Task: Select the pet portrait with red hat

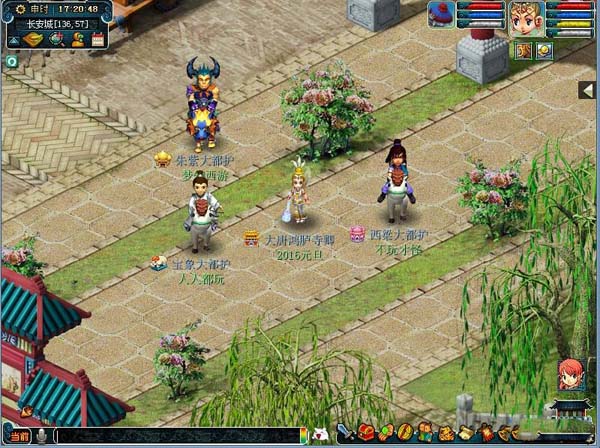Action: (441, 14)
